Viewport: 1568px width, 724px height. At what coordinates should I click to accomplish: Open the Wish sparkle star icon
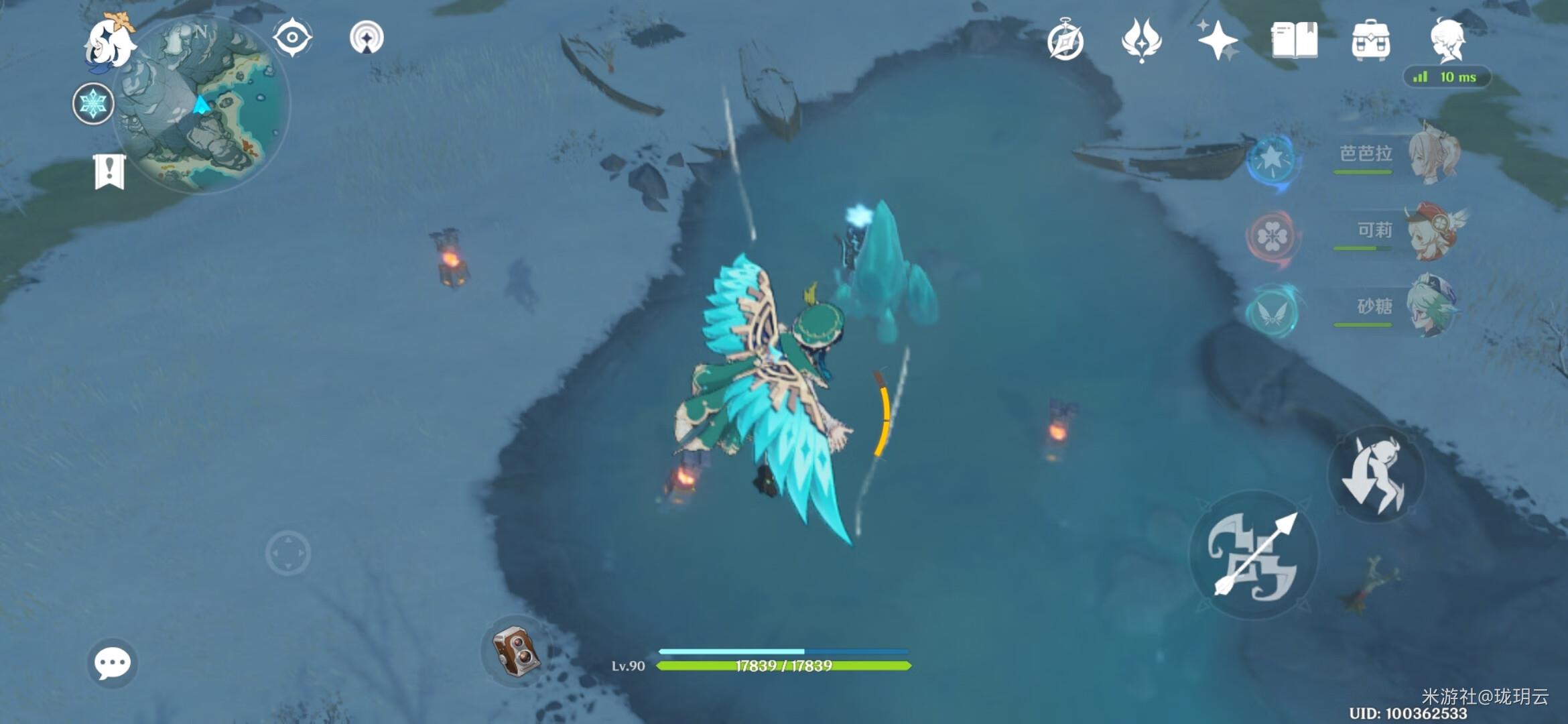[x=1218, y=40]
